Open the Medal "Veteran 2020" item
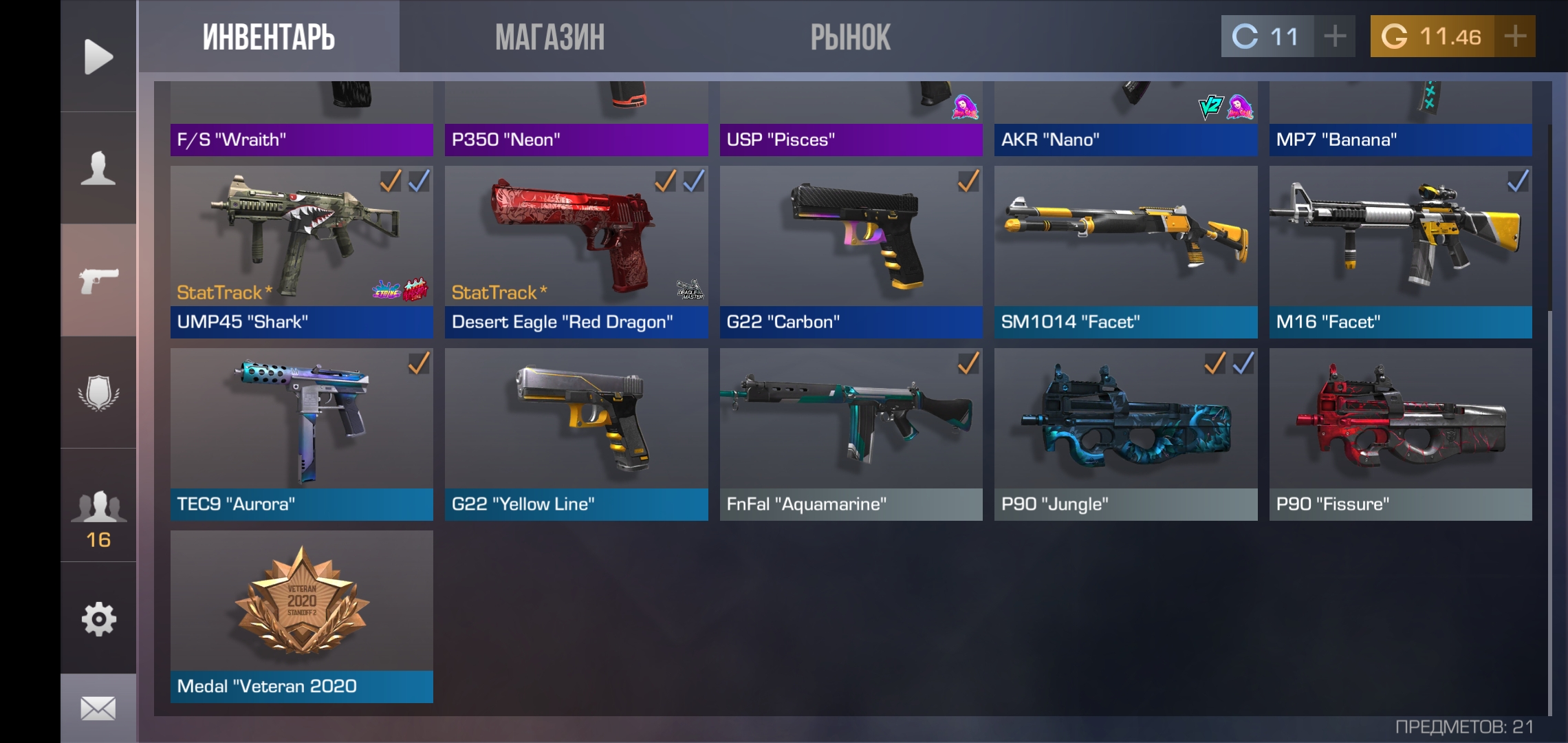This screenshot has height=743, width=1568. click(x=301, y=616)
